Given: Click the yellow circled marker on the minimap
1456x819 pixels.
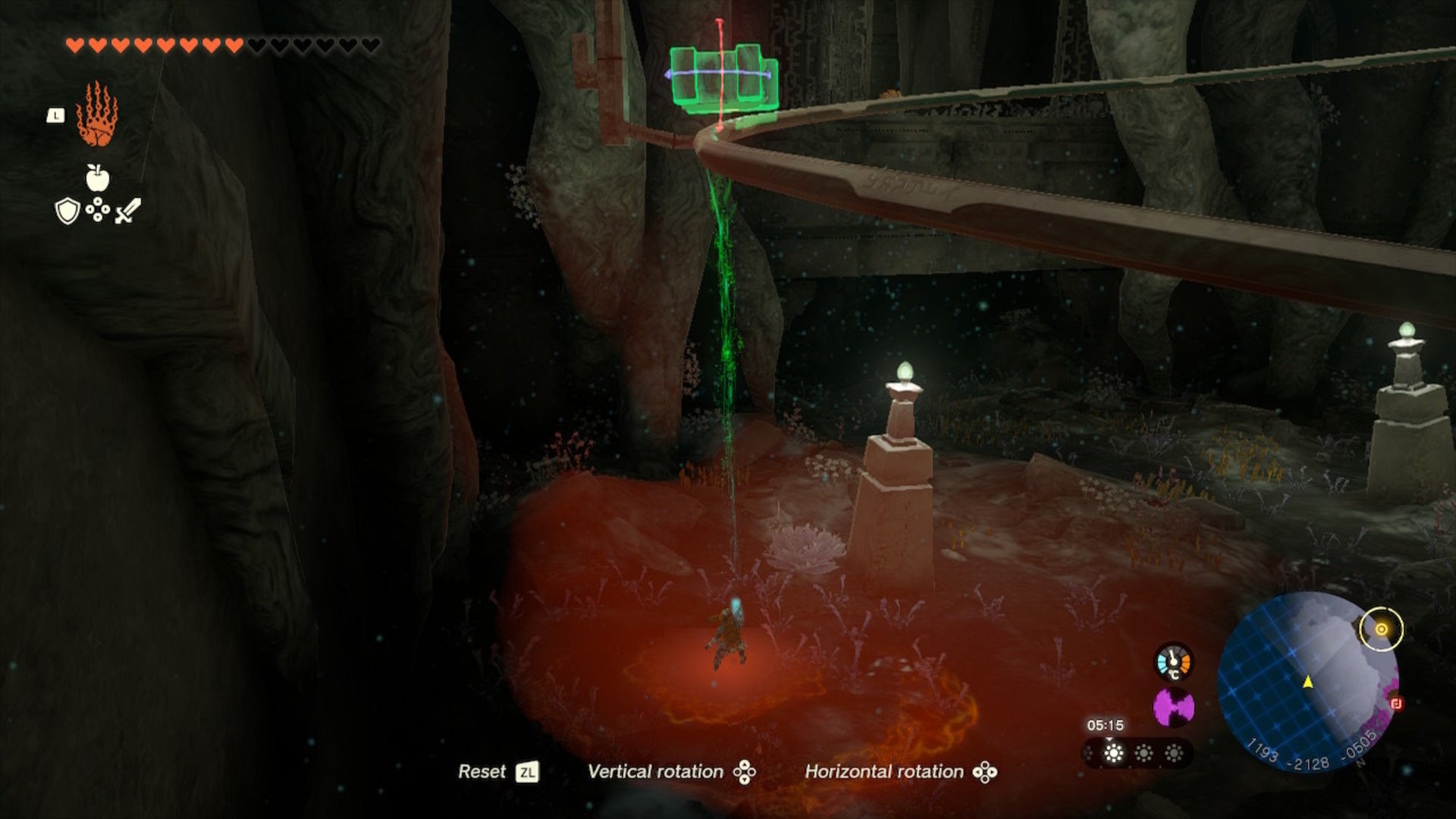Looking at the screenshot, I should pos(1381,629).
